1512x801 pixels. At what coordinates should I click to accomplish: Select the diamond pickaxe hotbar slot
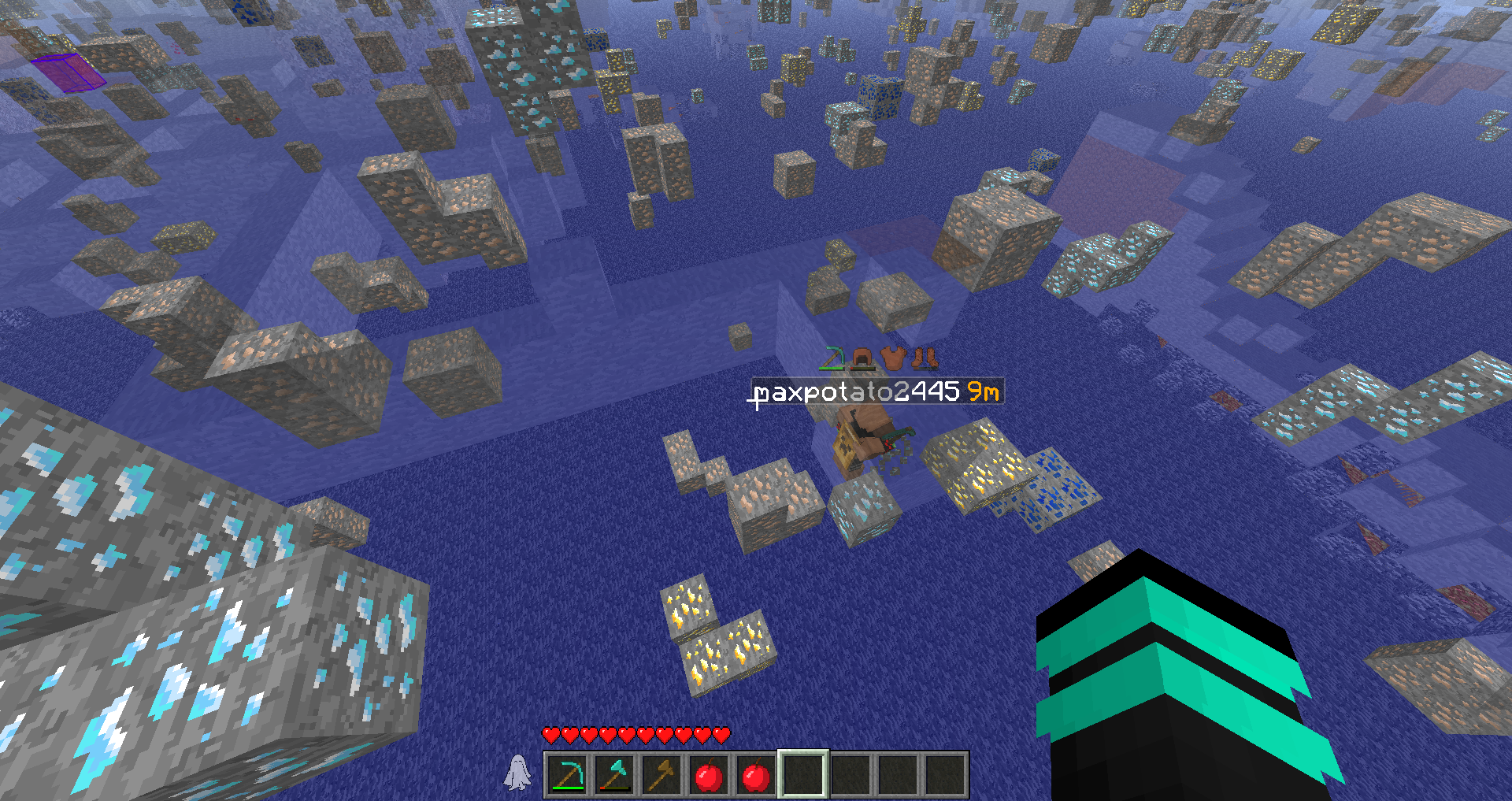coord(567,775)
